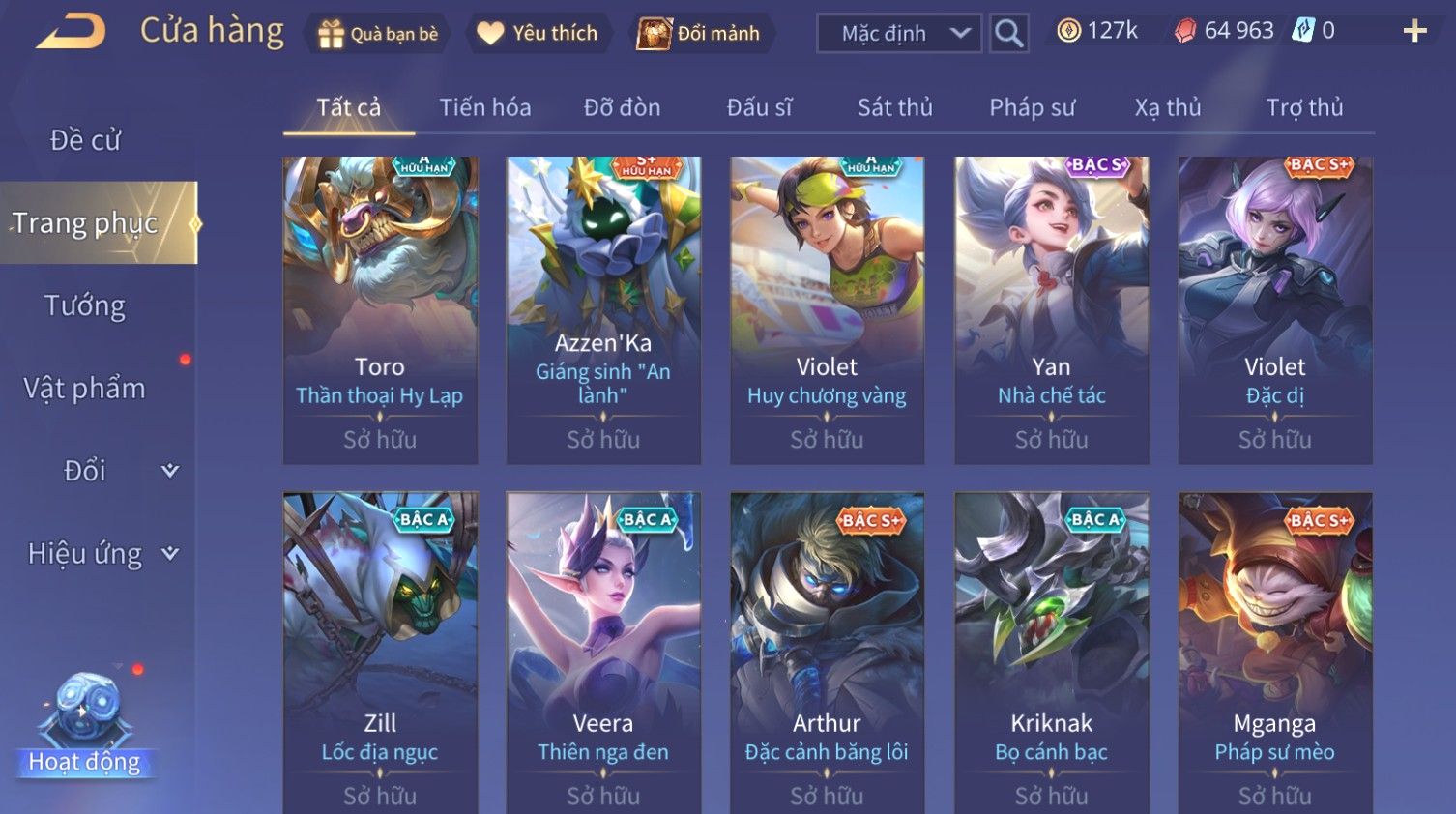The width and height of the screenshot is (1456, 814).
Task: Go to the Vật phẩm items section
Action: [x=85, y=389]
